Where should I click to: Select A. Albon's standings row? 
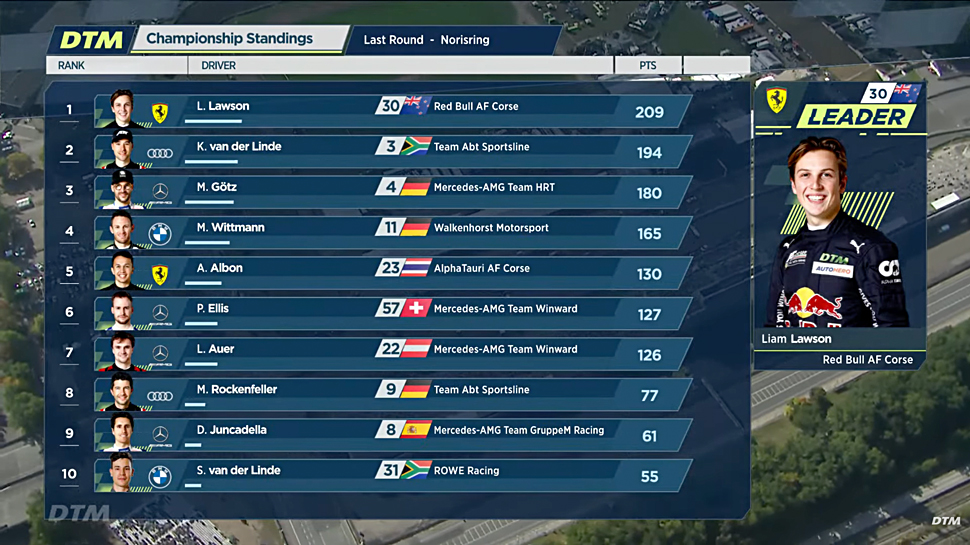coord(392,273)
